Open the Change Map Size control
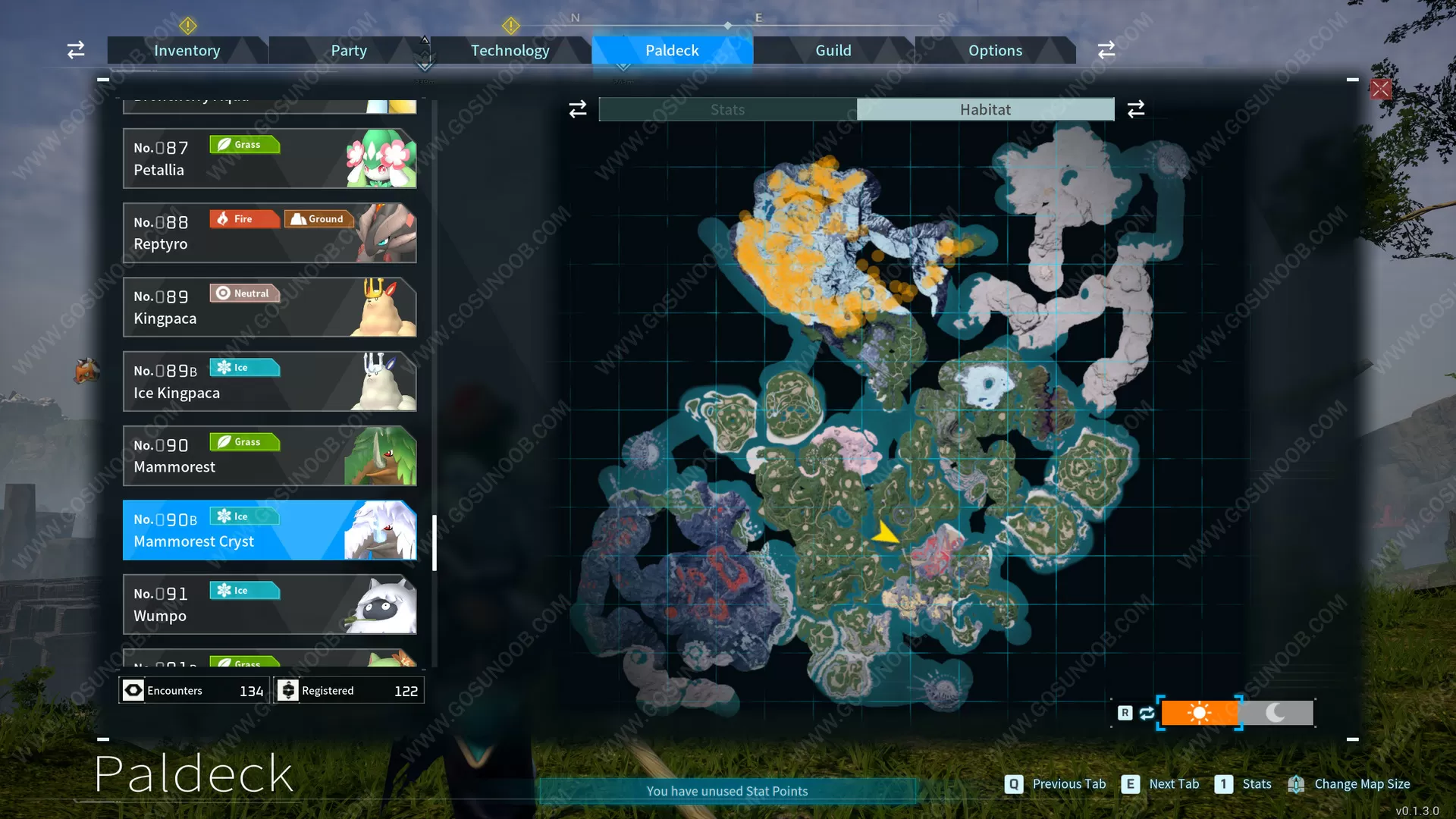Viewport: 1456px width, 819px height. tap(1350, 783)
